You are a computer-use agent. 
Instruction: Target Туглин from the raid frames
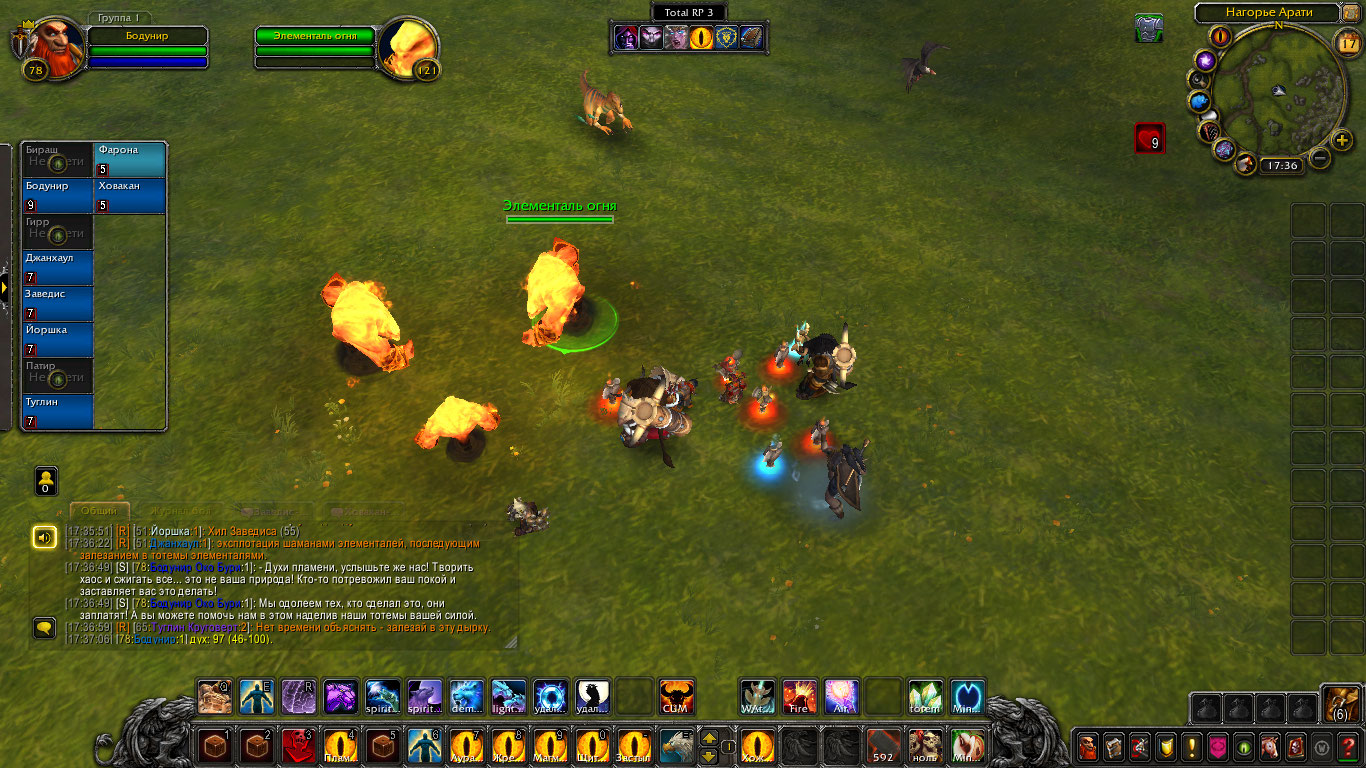(58, 412)
